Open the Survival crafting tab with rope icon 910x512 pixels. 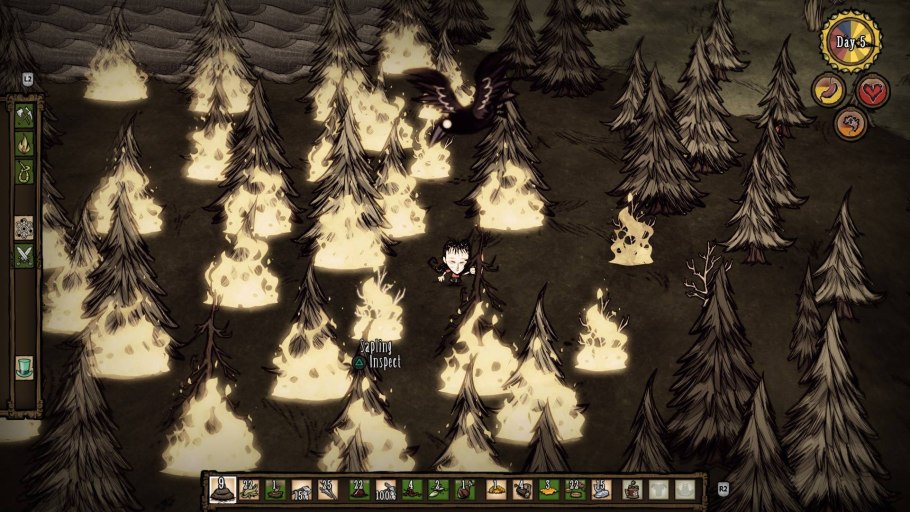24,171
